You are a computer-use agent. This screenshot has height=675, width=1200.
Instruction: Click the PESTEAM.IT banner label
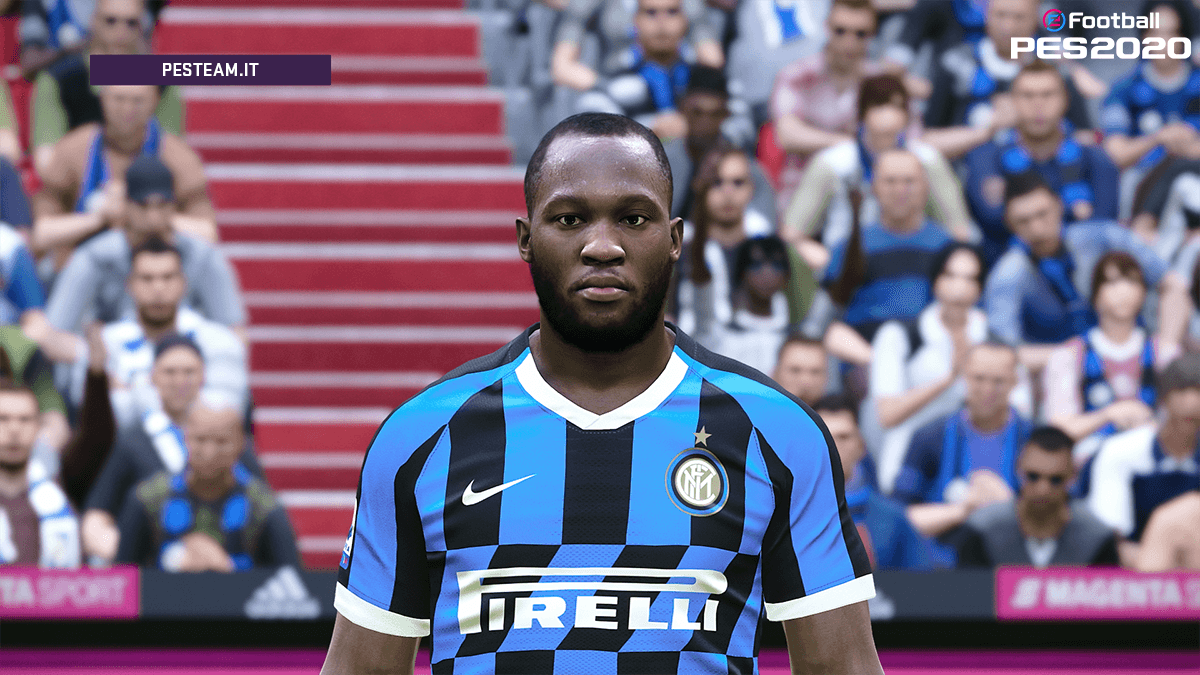(210, 70)
